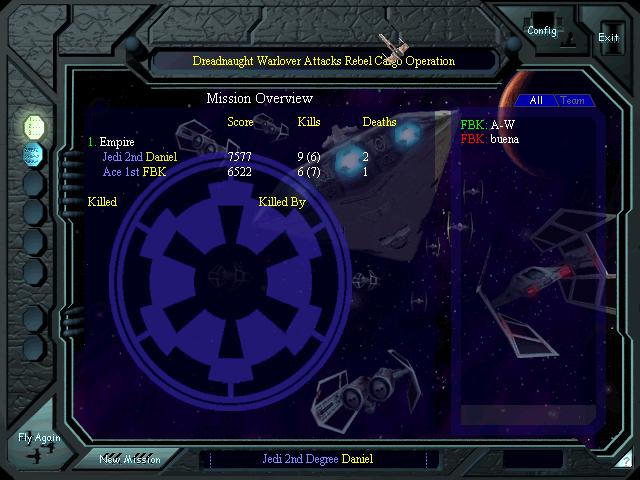Image resolution: width=640 pixels, height=480 pixels.
Task: Select the glowing green sidebar page button
Action: tap(34, 125)
